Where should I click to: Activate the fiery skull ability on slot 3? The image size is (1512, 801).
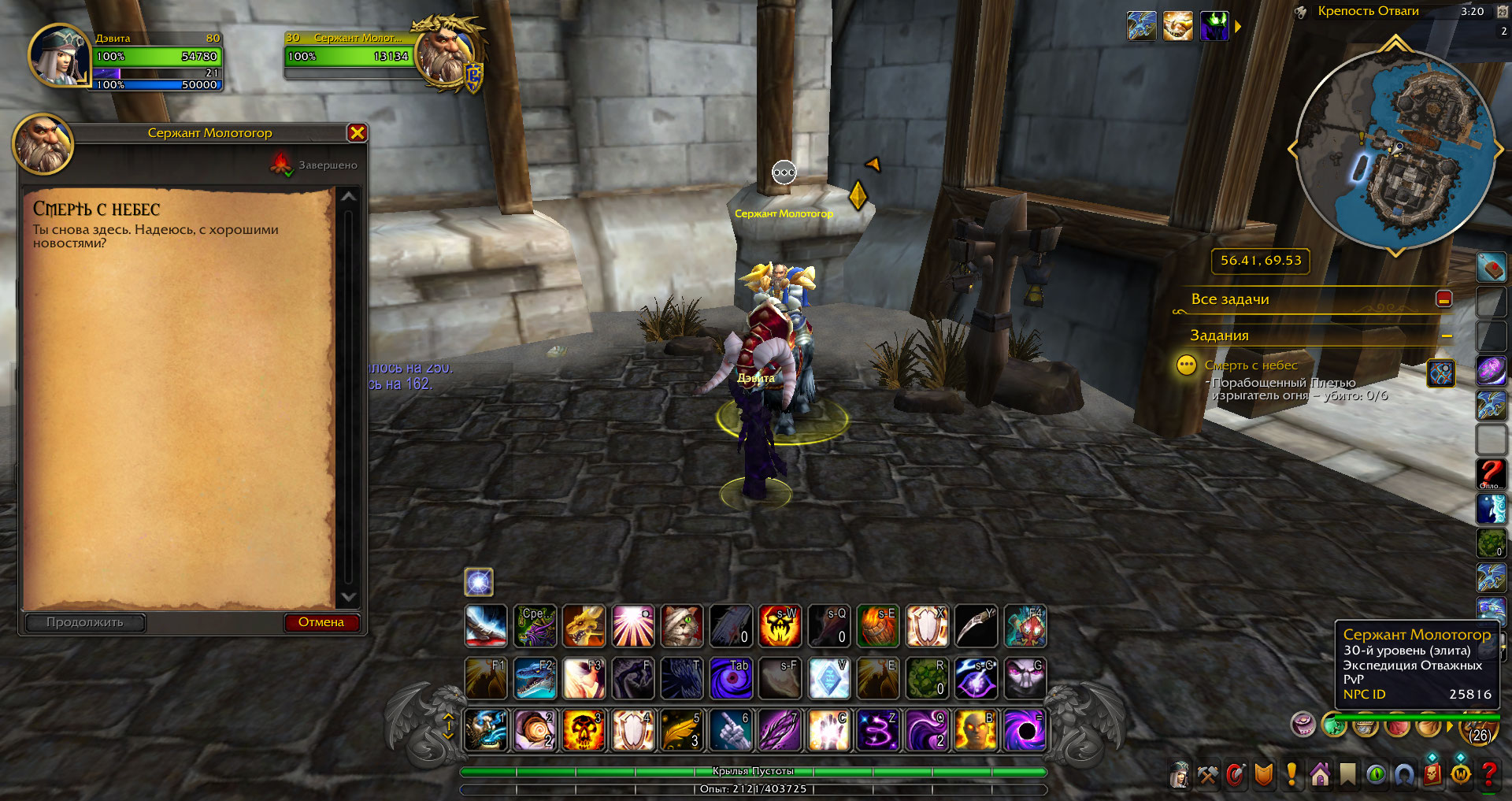584,730
